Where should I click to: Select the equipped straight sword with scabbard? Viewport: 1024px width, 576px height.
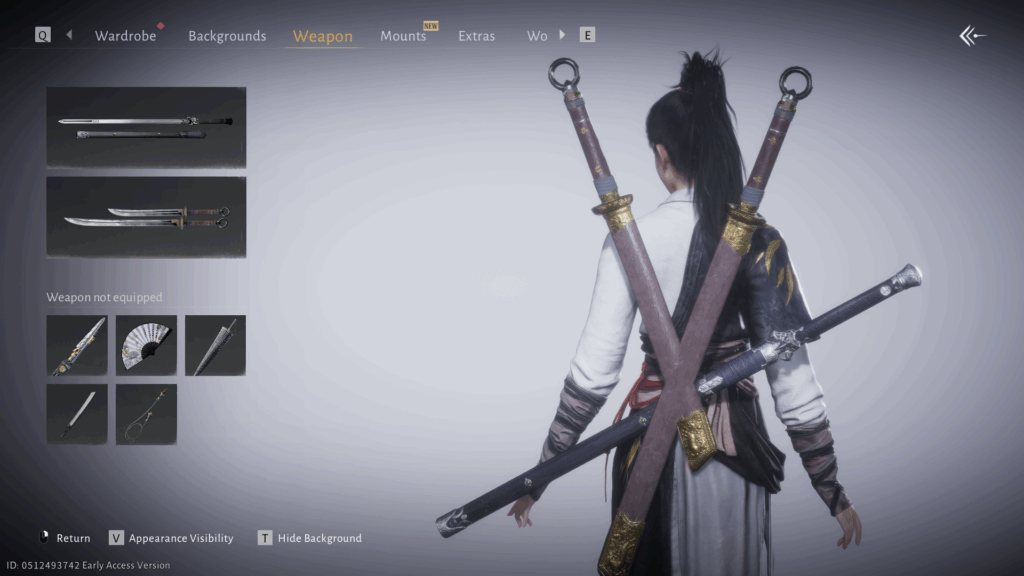pos(146,127)
